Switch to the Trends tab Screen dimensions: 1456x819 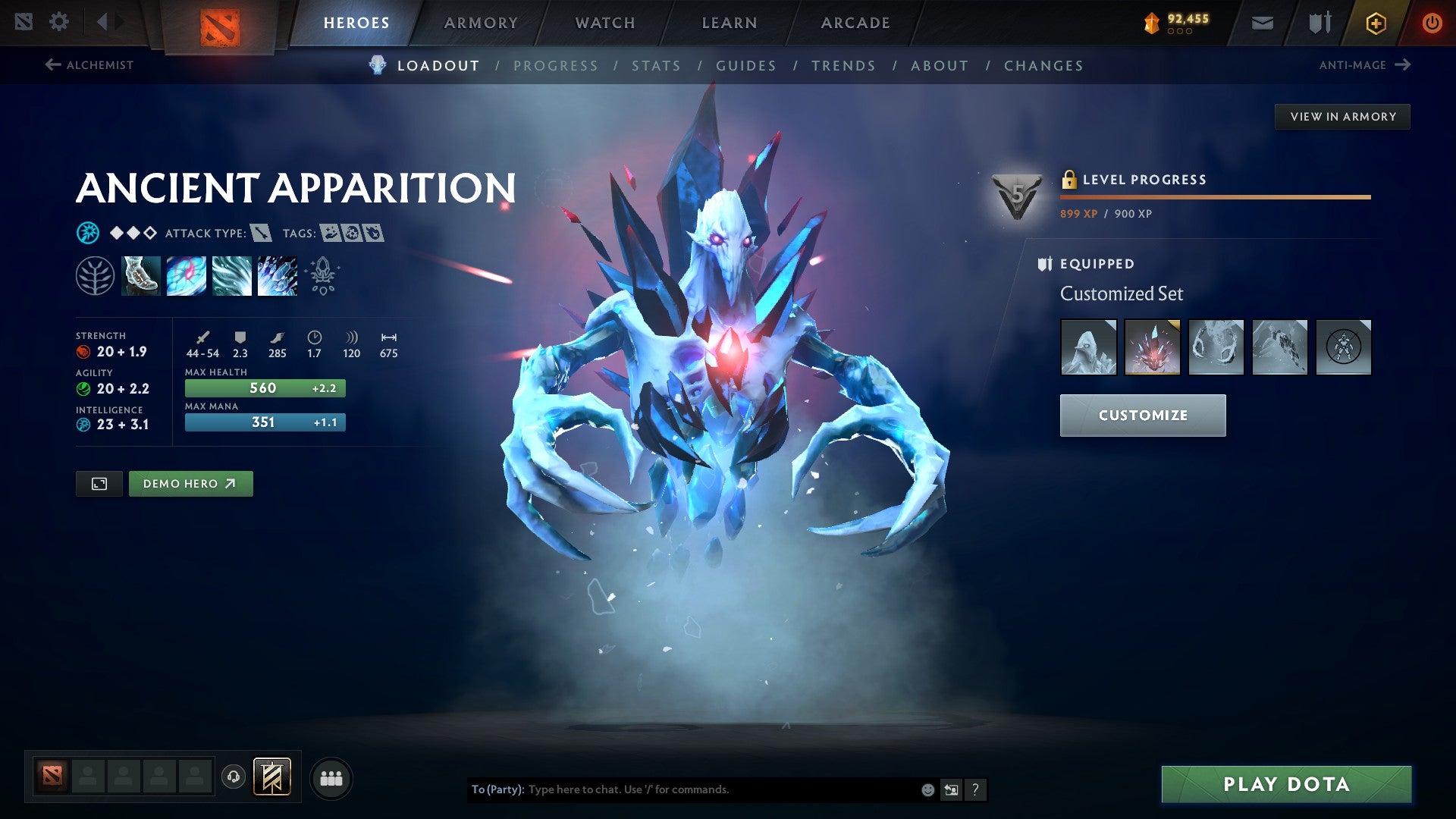point(844,66)
